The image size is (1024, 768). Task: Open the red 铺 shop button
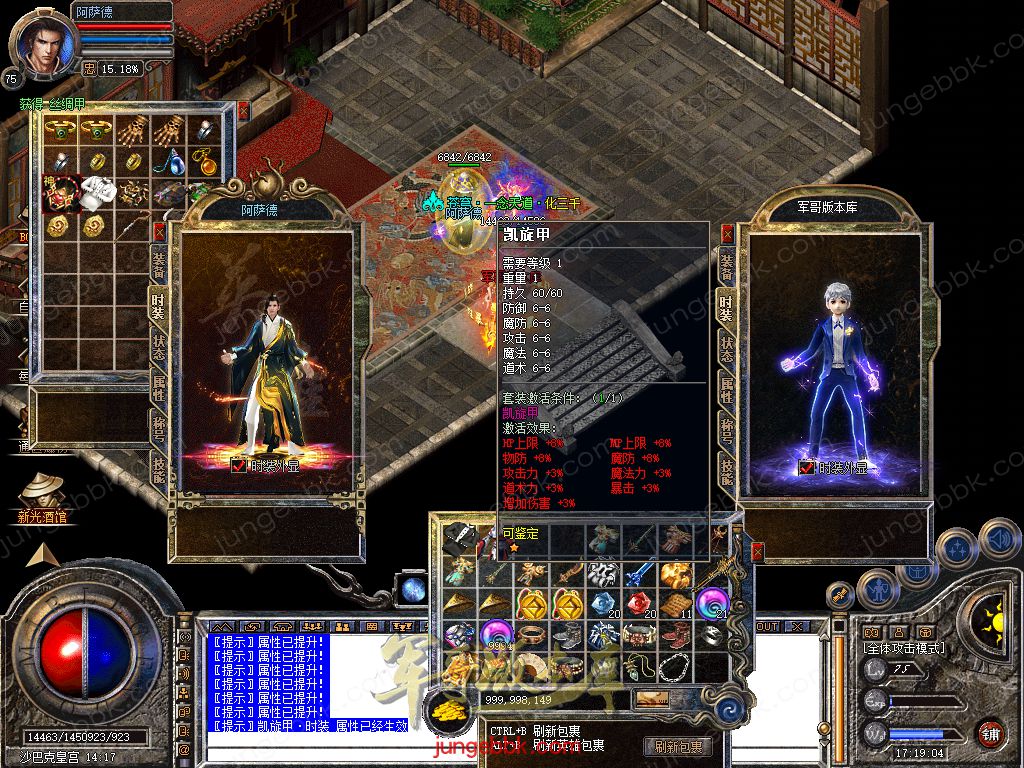click(x=990, y=733)
